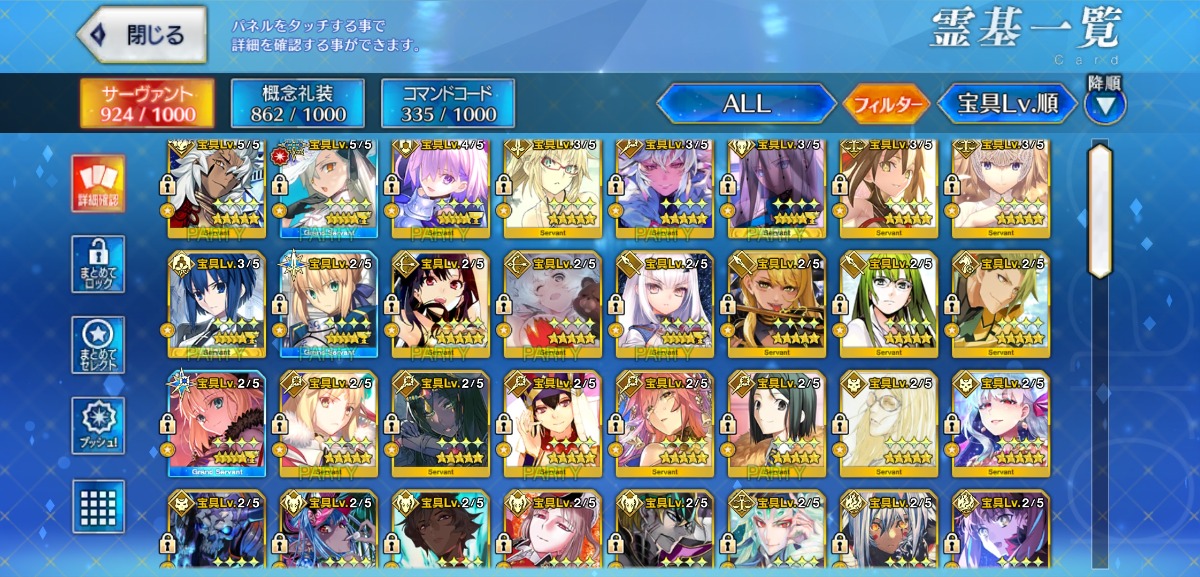Viewport: 1200px width, 577px height.
Task: Change the 宝具Lv.順 sort order
Action: coord(1007,103)
